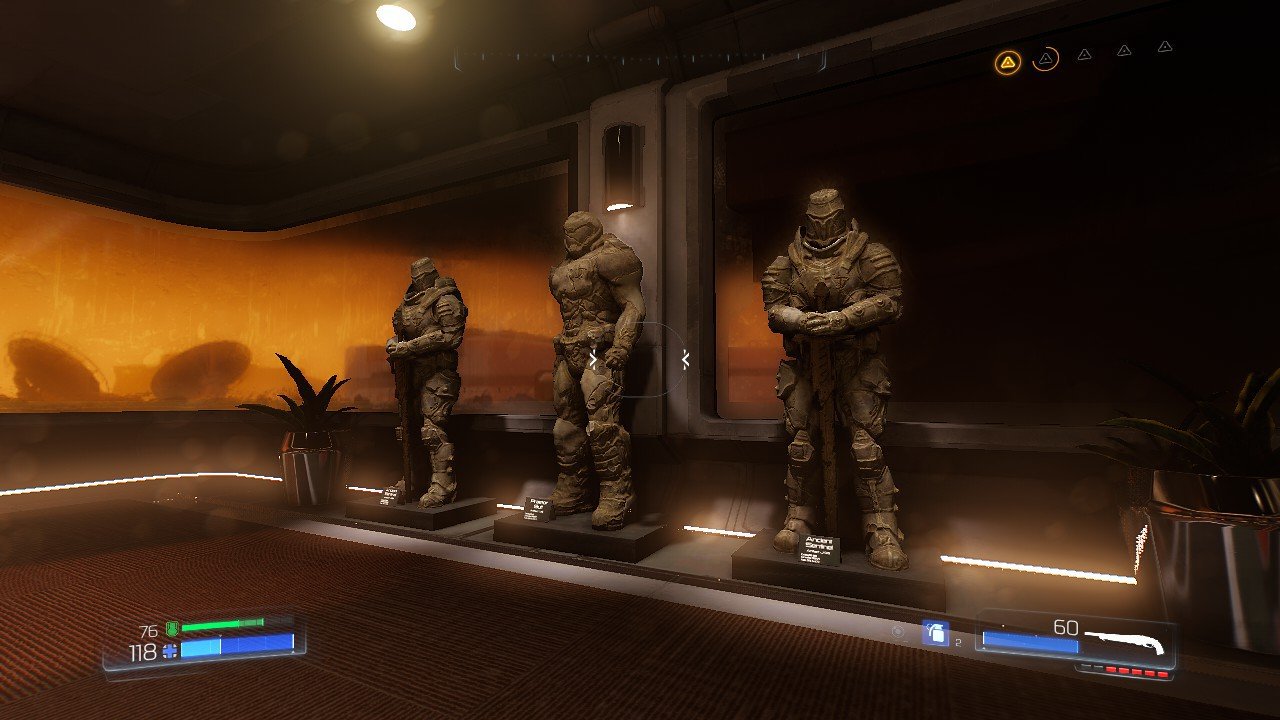This screenshot has height=720, width=1280.
Task: Click the left-facing chevron near the center statue
Action: pos(684,360)
